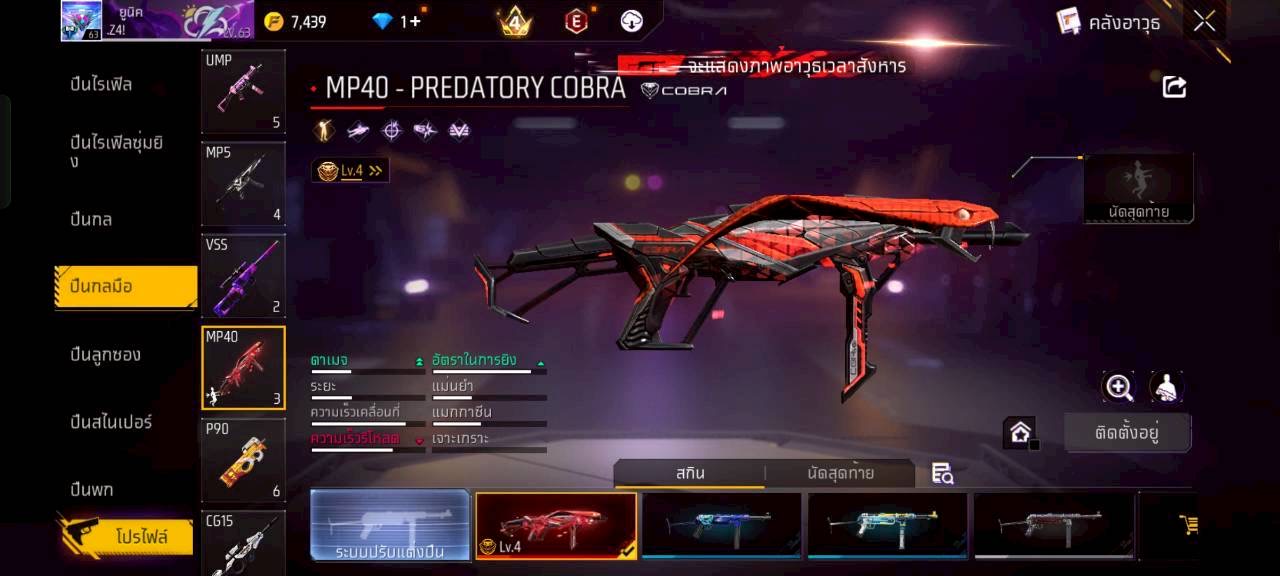Share the weapon skin
Viewport: 1280px width, 576px height.
1174,87
